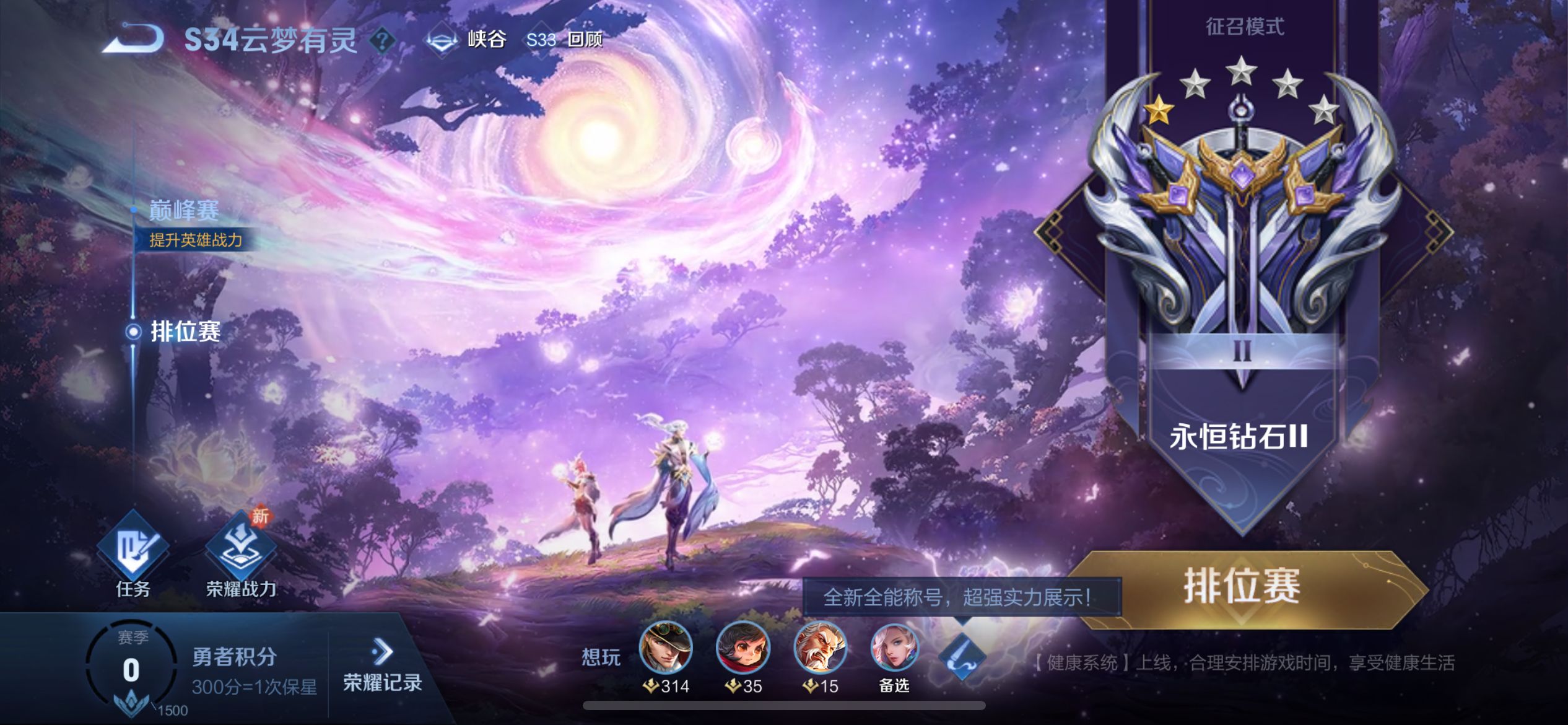Select the cowboy-hat hero portrait with 314
Screen dimensions: 1568x725
(666, 648)
